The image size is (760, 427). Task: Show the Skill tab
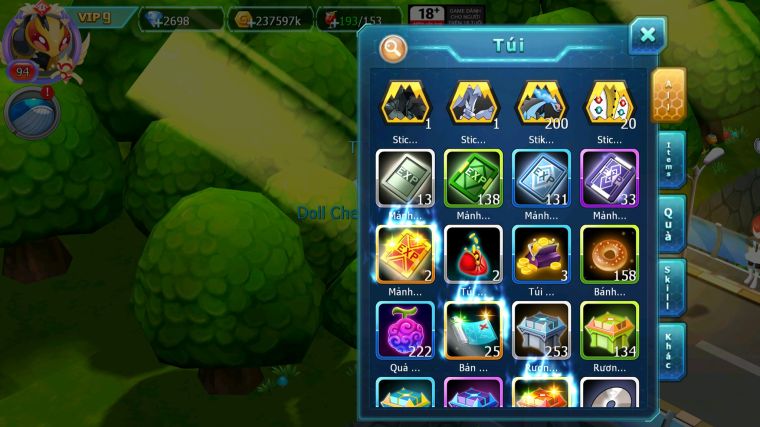click(x=671, y=289)
